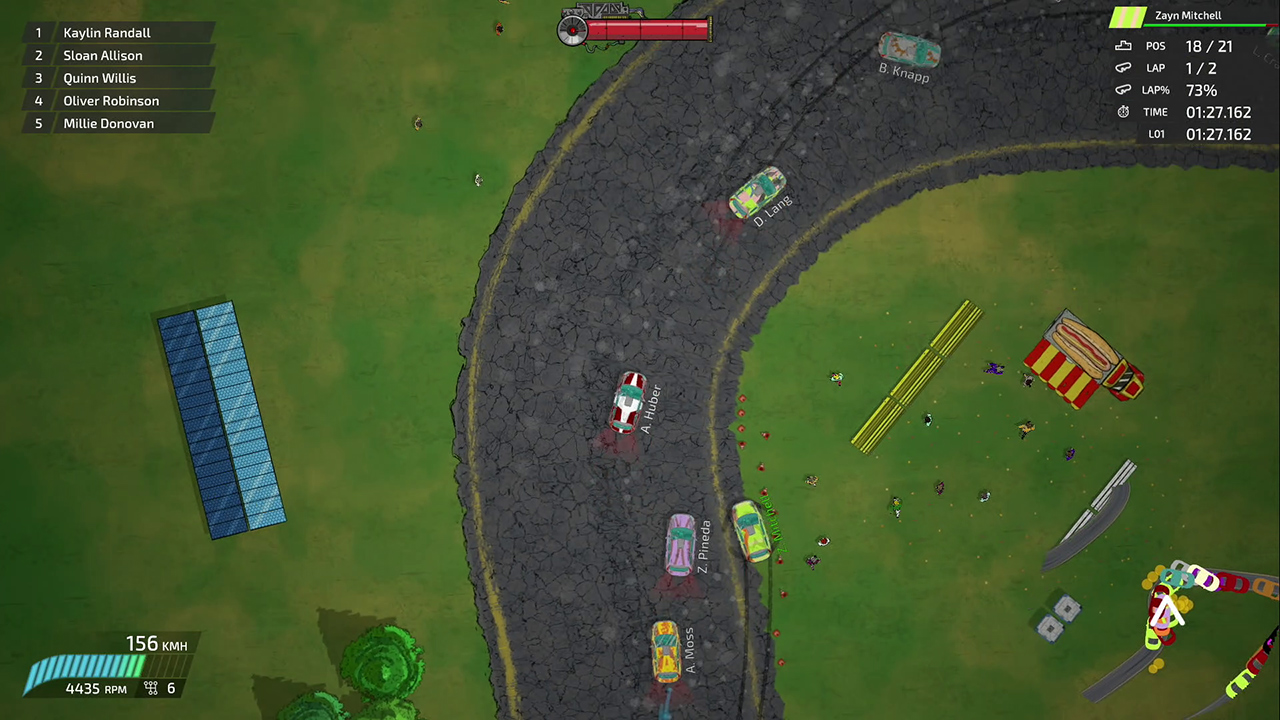Viewport: 1280px width, 720px height.
Task: Select Kaylin Randall in the standings list
Action: point(107,32)
